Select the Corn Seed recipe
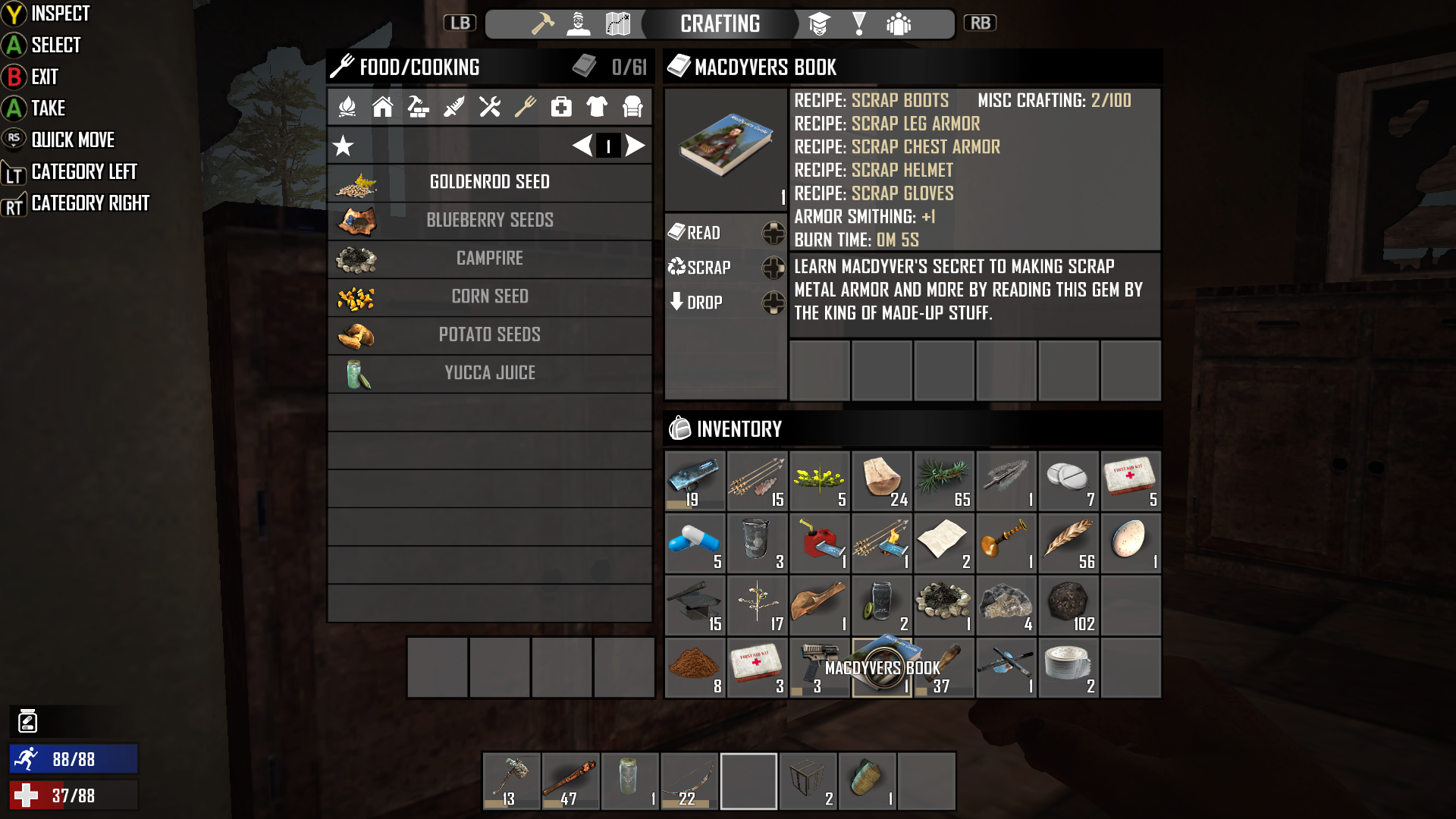1456x819 pixels. (x=489, y=297)
